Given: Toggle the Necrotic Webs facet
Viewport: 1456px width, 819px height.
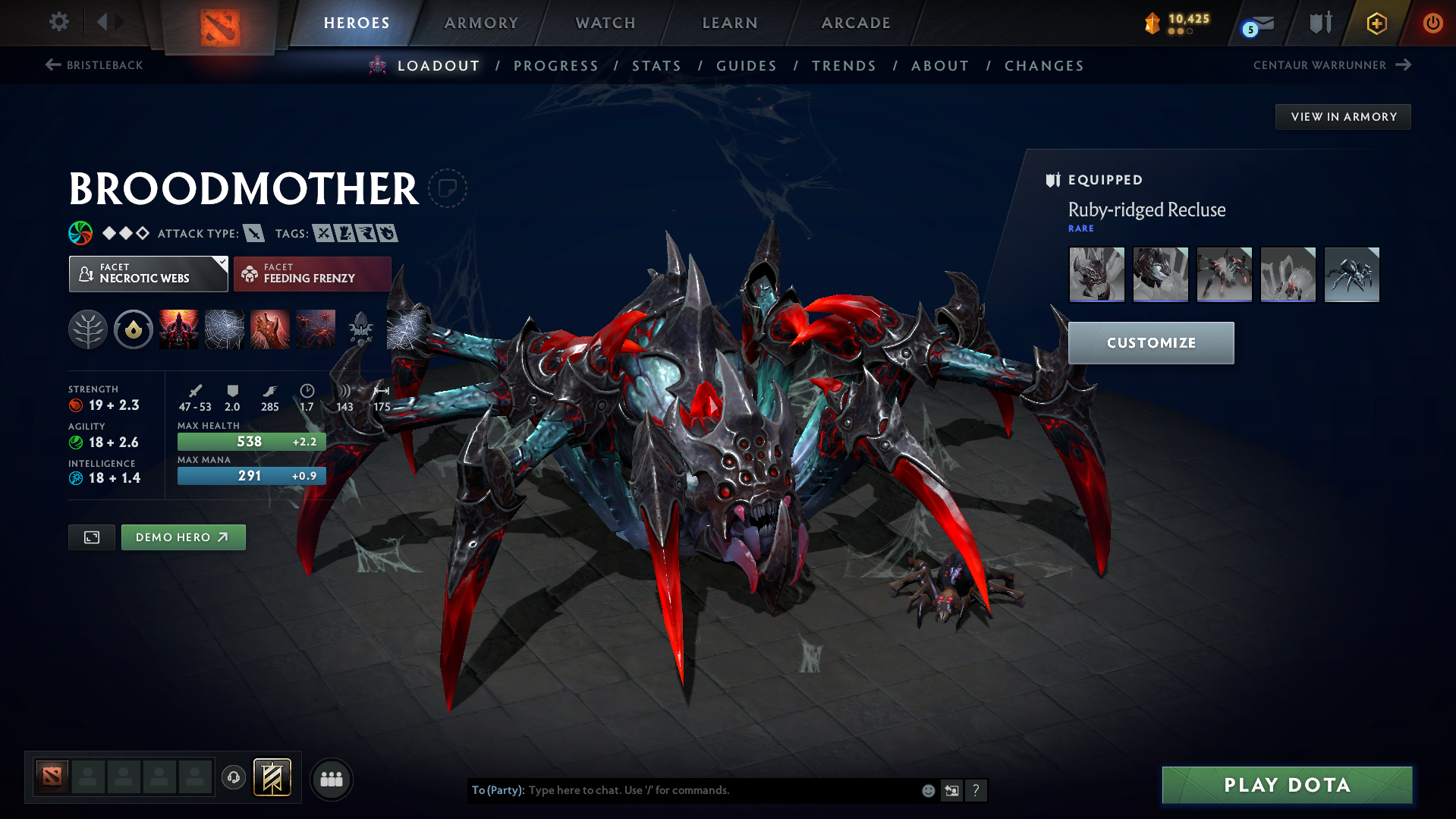Looking at the screenshot, I should pos(148,274).
